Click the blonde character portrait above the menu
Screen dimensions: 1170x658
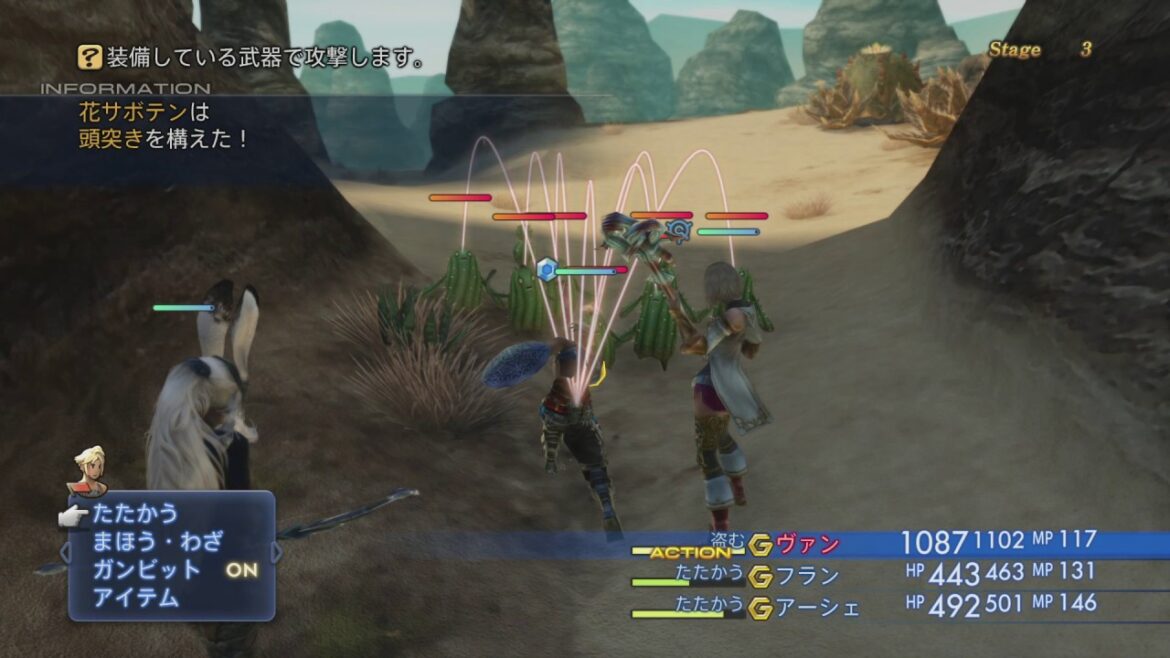point(87,470)
